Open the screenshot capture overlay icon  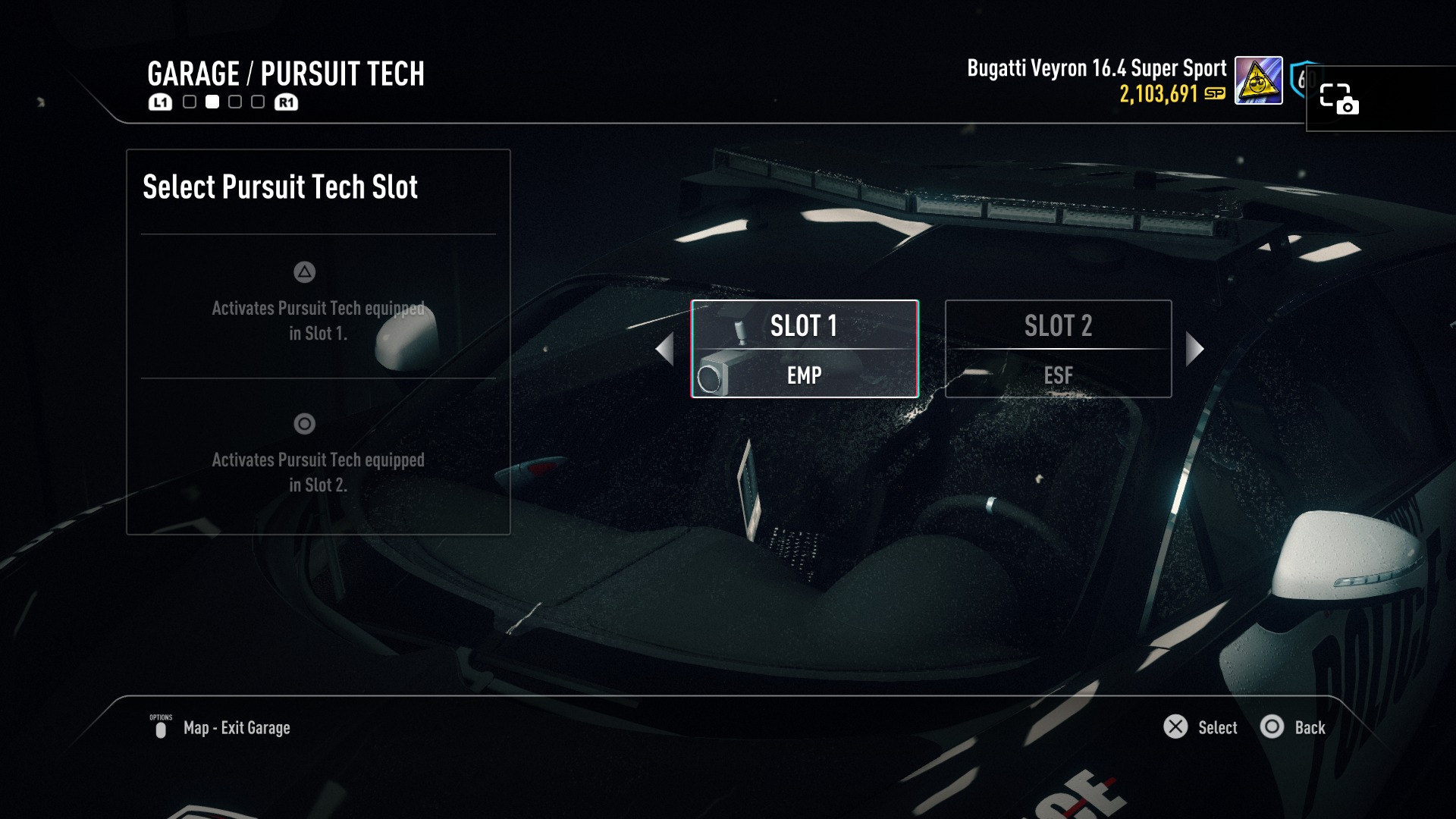pyautogui.click(x=1338, y=99)
